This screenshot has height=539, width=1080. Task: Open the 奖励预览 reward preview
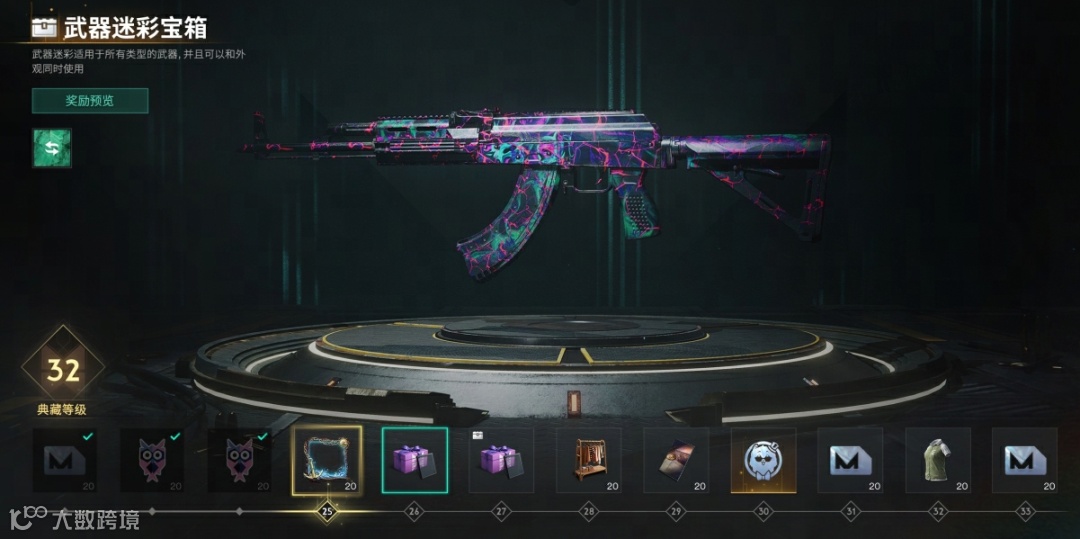pyautogui.click(x=90, y=100)
